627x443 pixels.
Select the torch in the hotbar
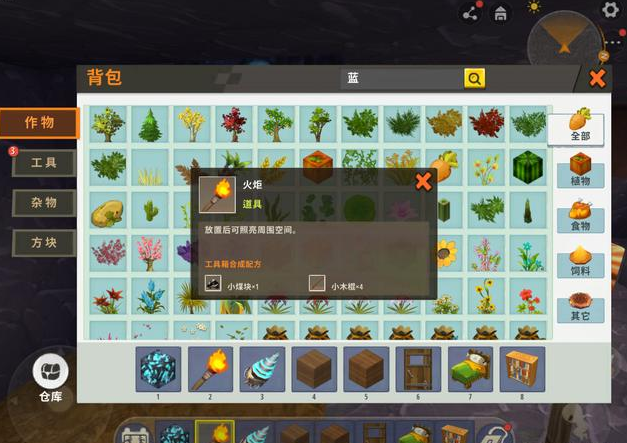coord(211,369)
